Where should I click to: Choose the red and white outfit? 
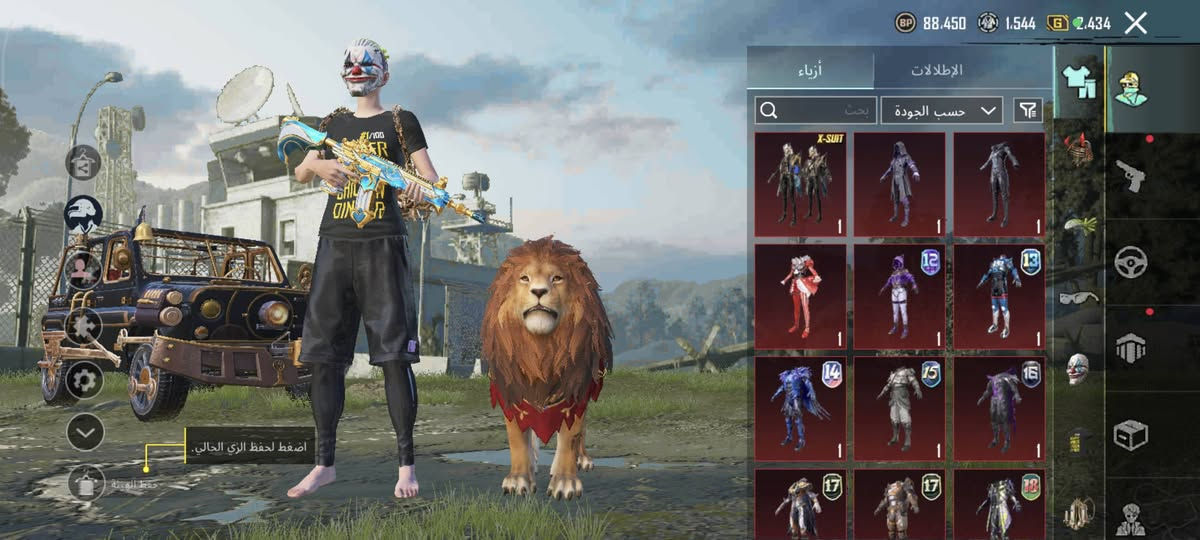[x=800, y=296]
